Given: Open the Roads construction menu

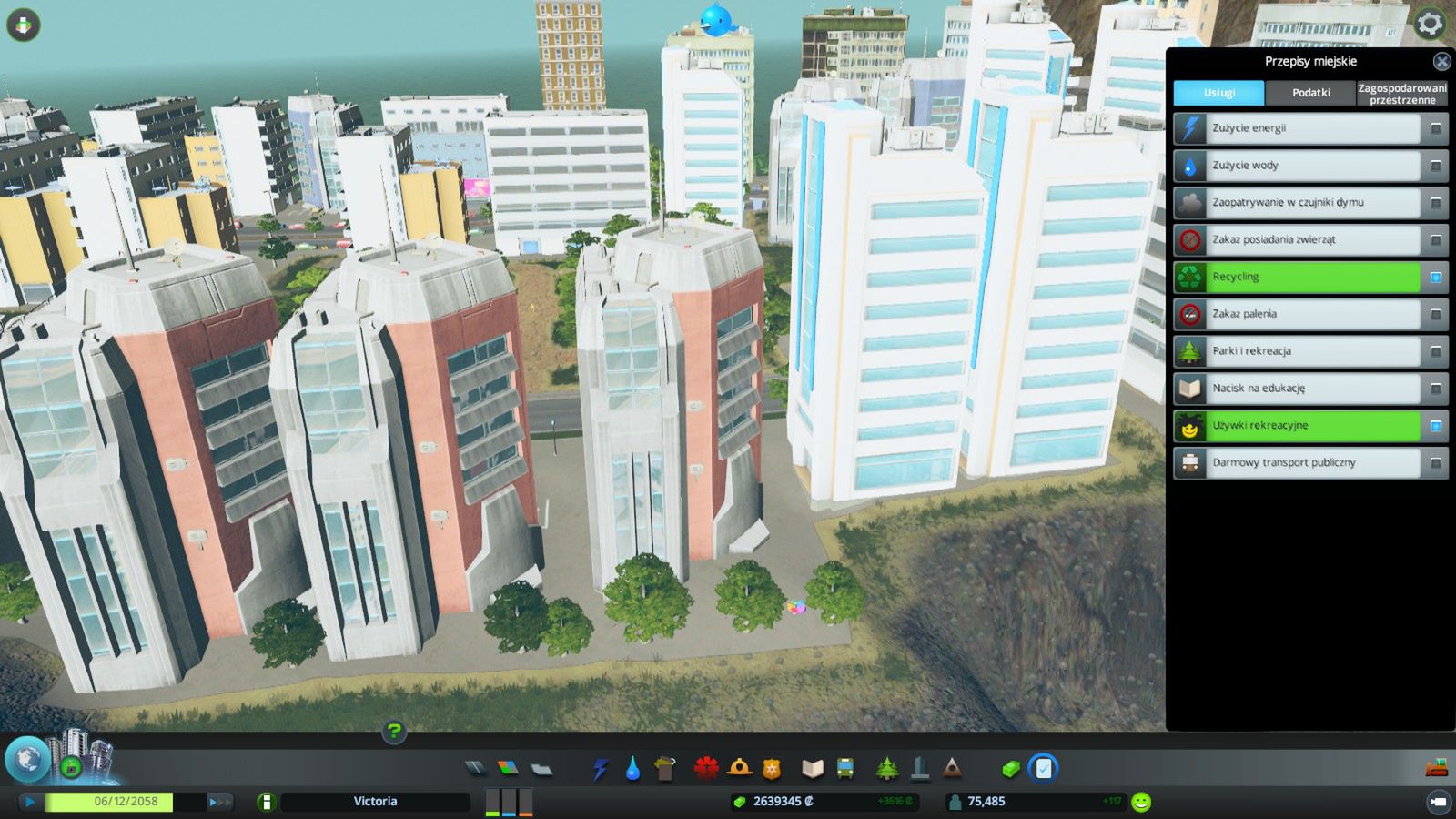Looking at the screenshot, I should point(477,770).
